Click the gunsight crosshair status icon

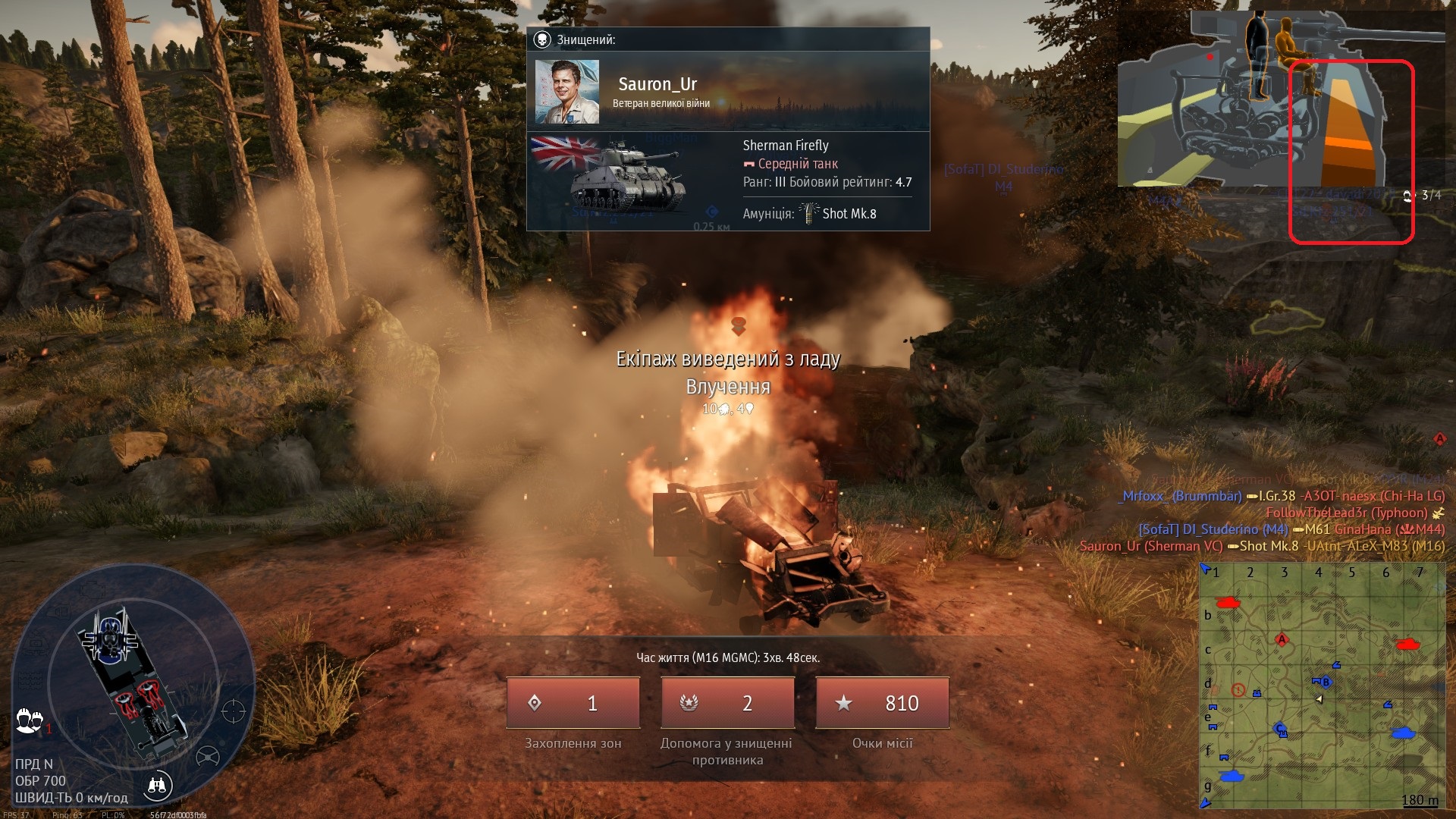point(233,711)
